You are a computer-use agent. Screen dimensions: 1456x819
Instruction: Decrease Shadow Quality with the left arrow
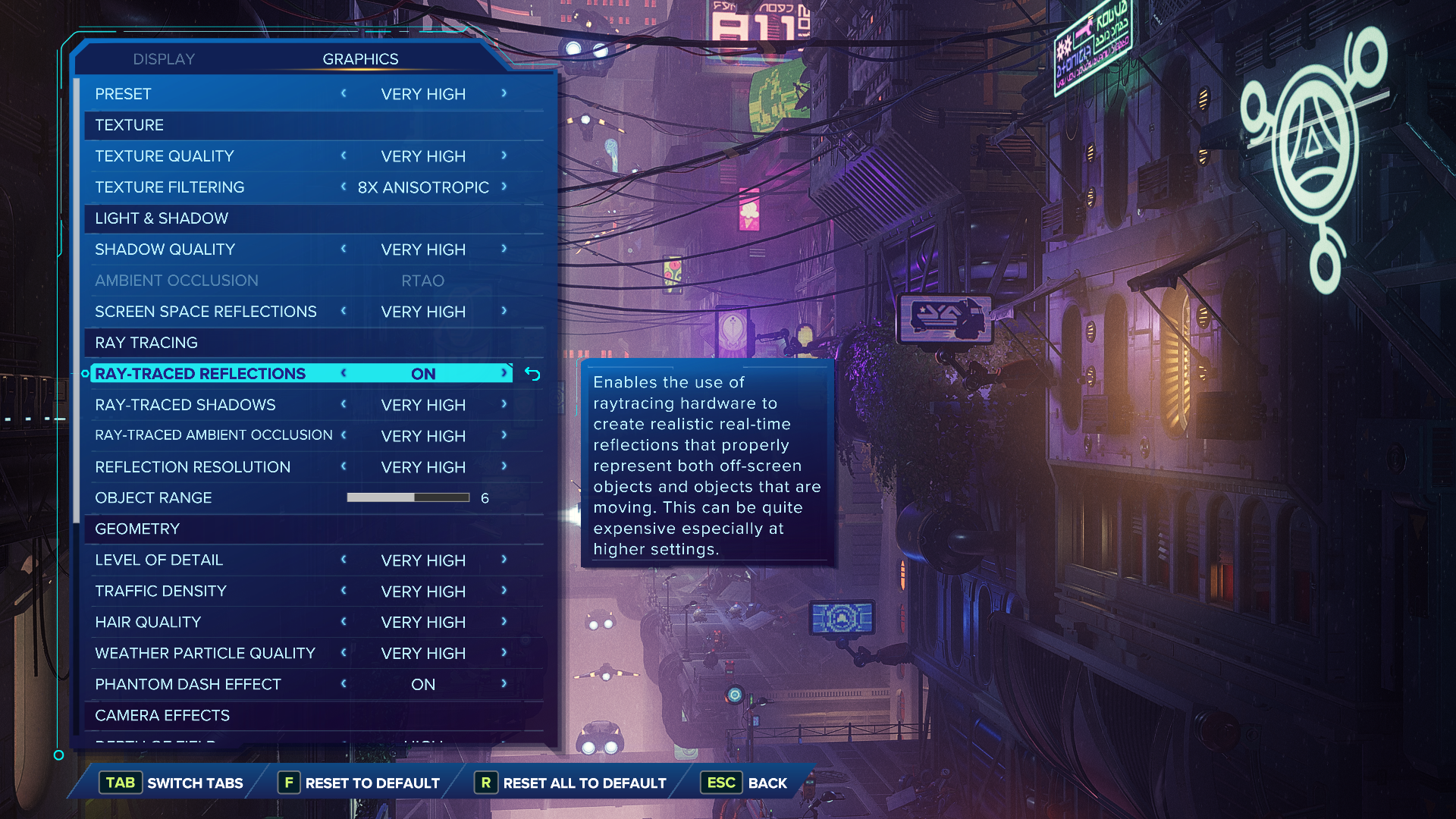344,249
